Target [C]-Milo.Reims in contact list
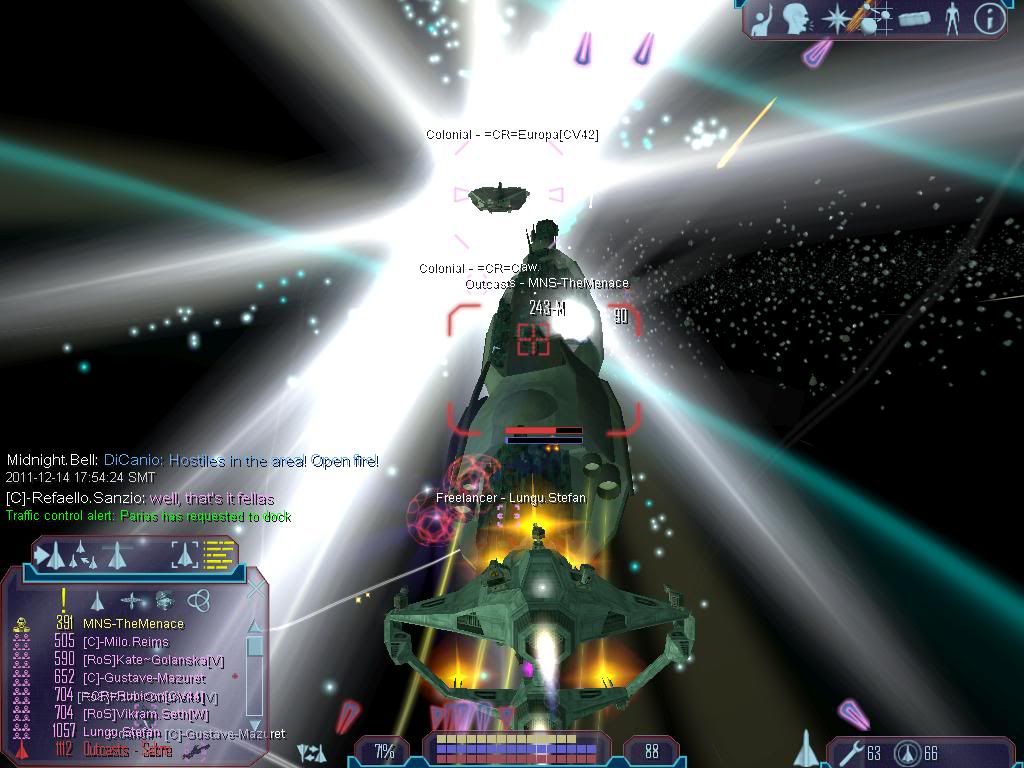The height and width of the screenshot is (768, 1024). pyautogui.click(x=125, y=642)
